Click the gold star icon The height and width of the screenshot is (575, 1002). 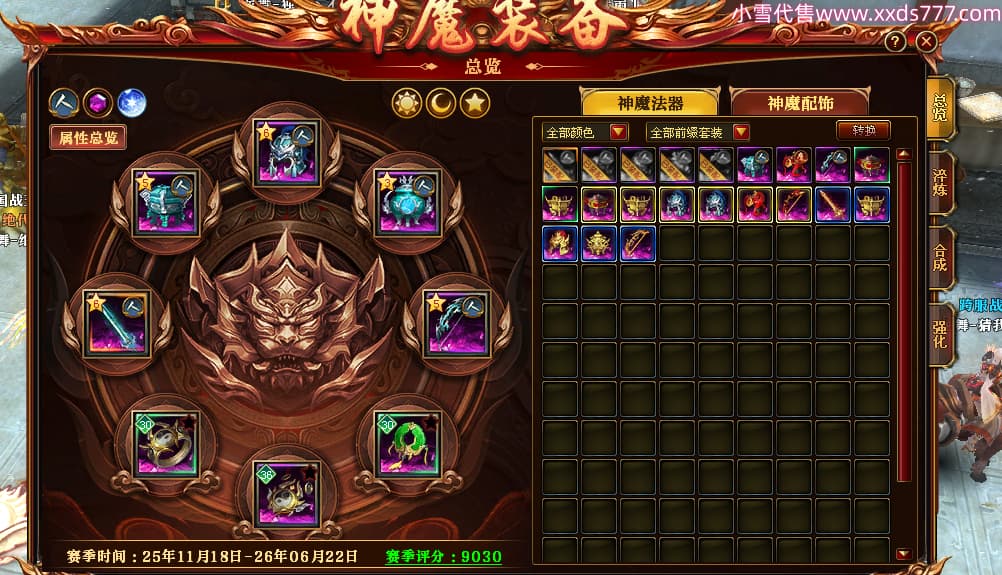pos(474,102)
